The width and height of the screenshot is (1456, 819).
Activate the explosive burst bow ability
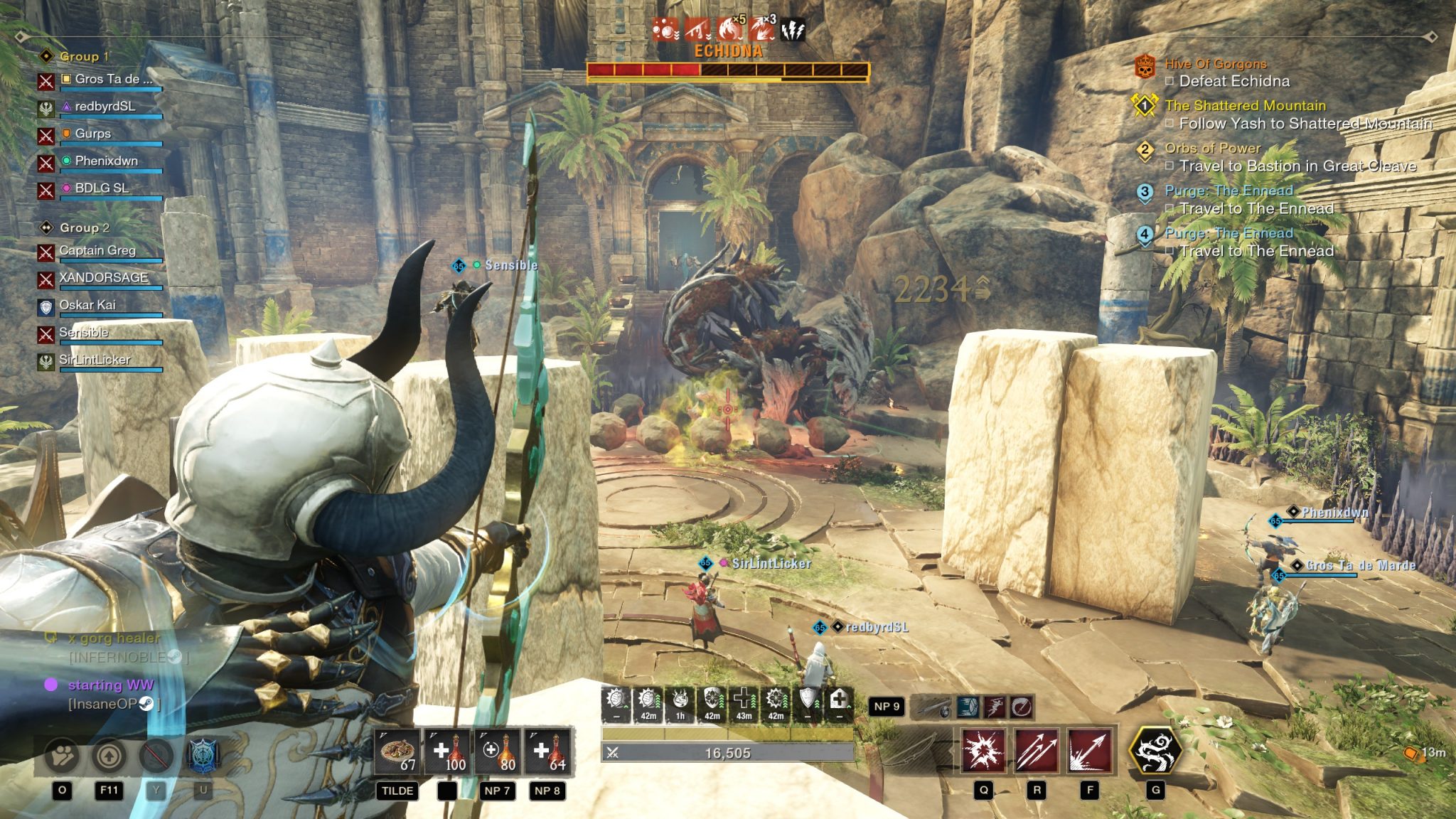coord(983,751)
